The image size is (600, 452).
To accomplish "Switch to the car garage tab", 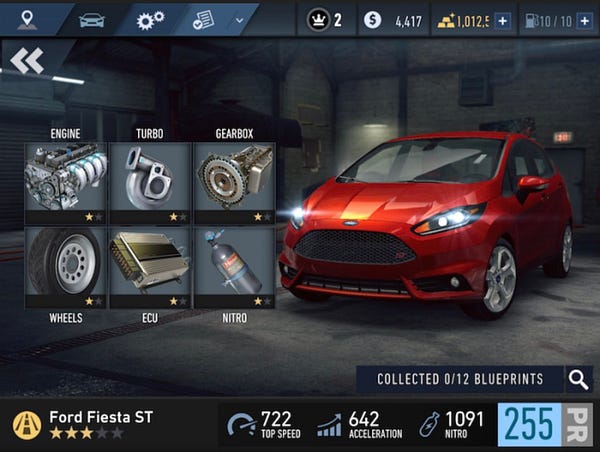I will (91, 19).
